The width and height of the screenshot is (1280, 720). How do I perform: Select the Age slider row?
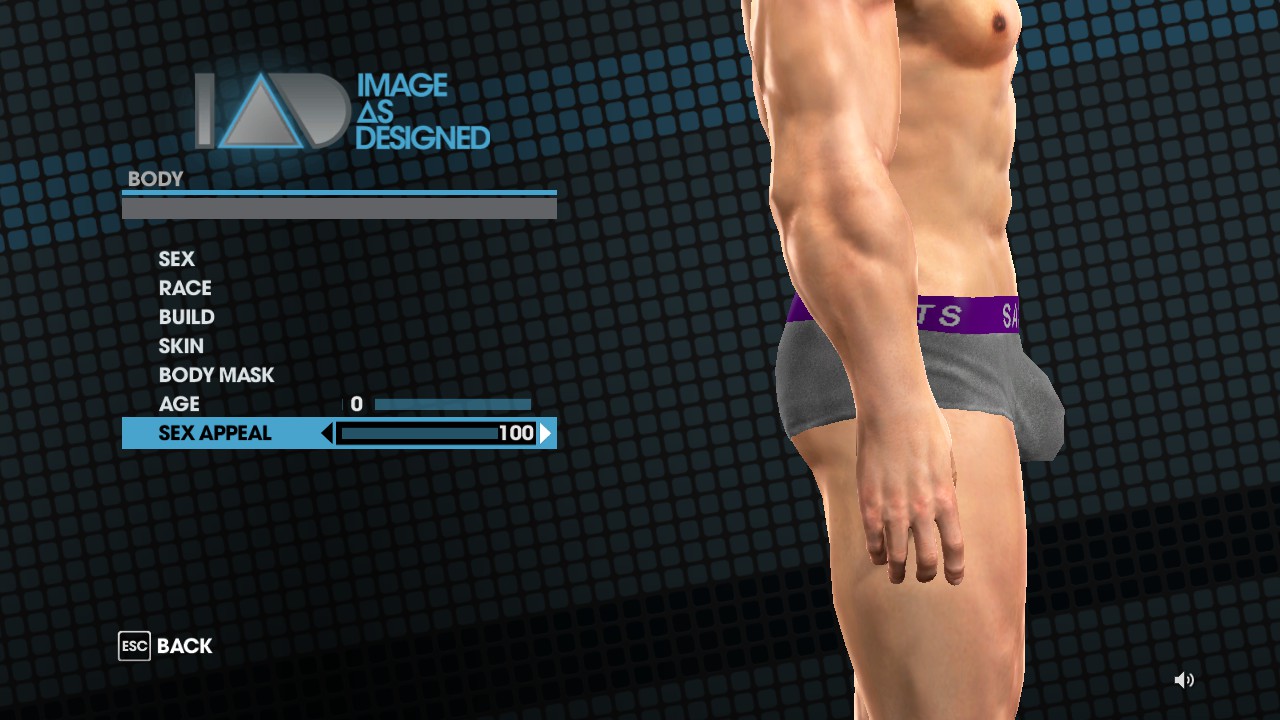[180, 404]
